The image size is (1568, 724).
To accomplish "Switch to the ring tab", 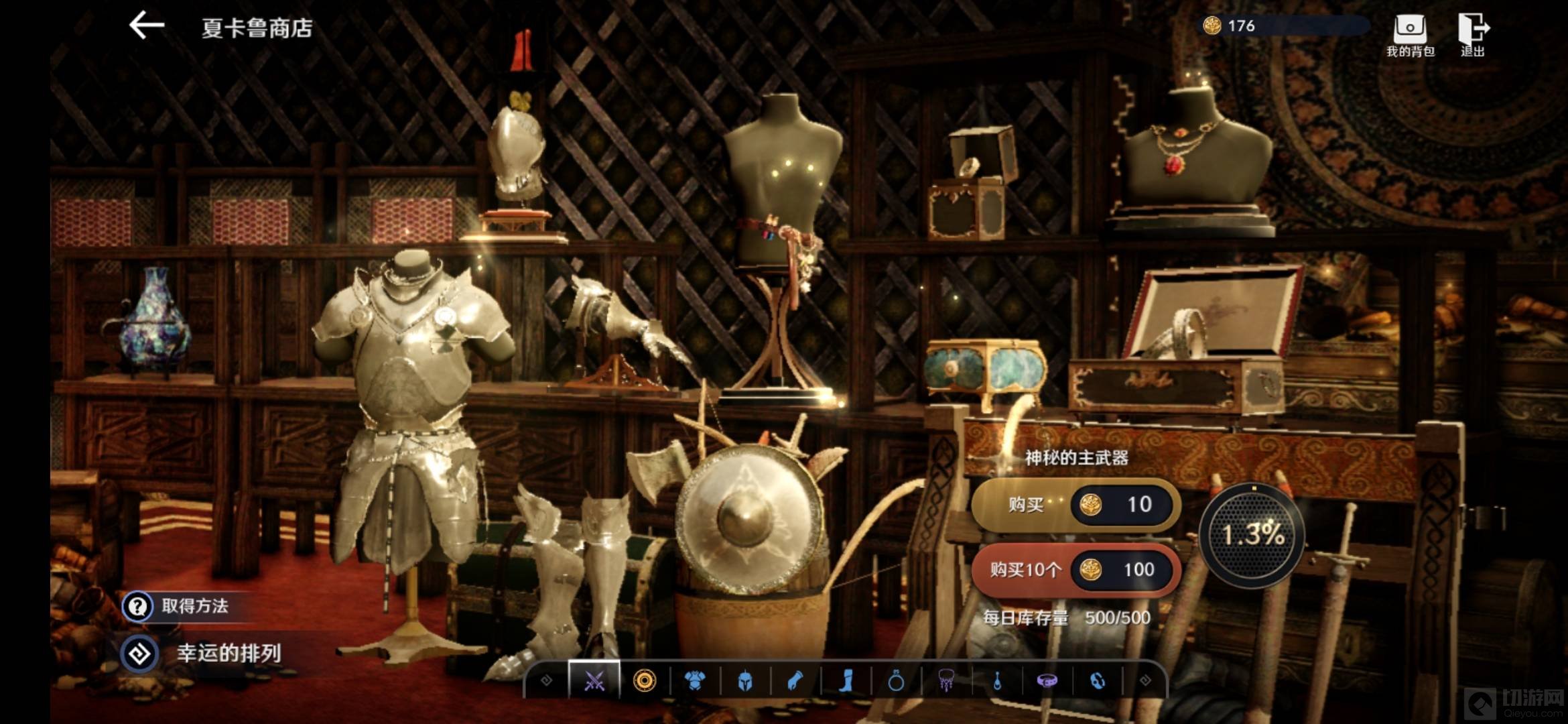I will 896,681.
